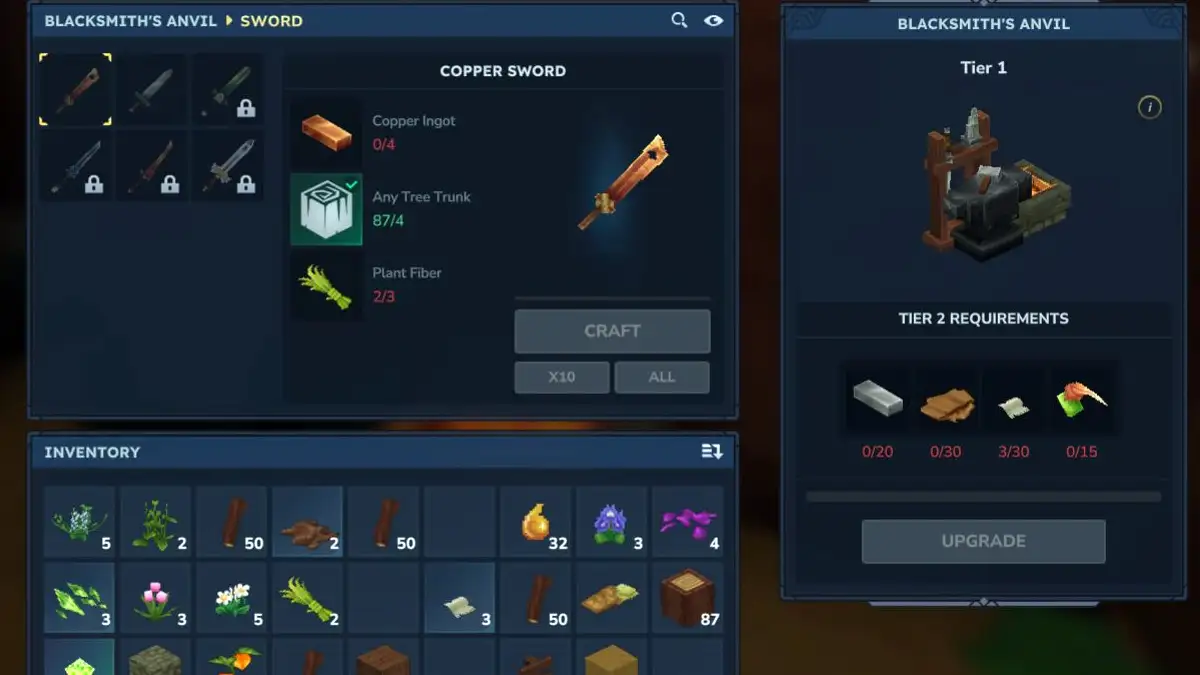
Task: Choose the Any Tree Trunk ingredient
Action: point(326,209)
